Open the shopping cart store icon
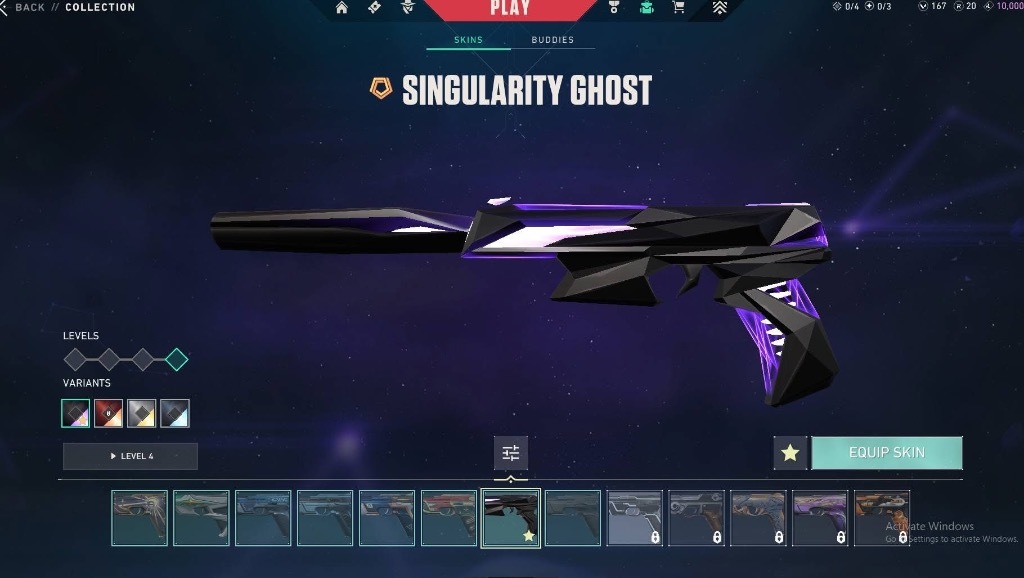This screenshot has width=1024, height=578. (x=679, y=8)
